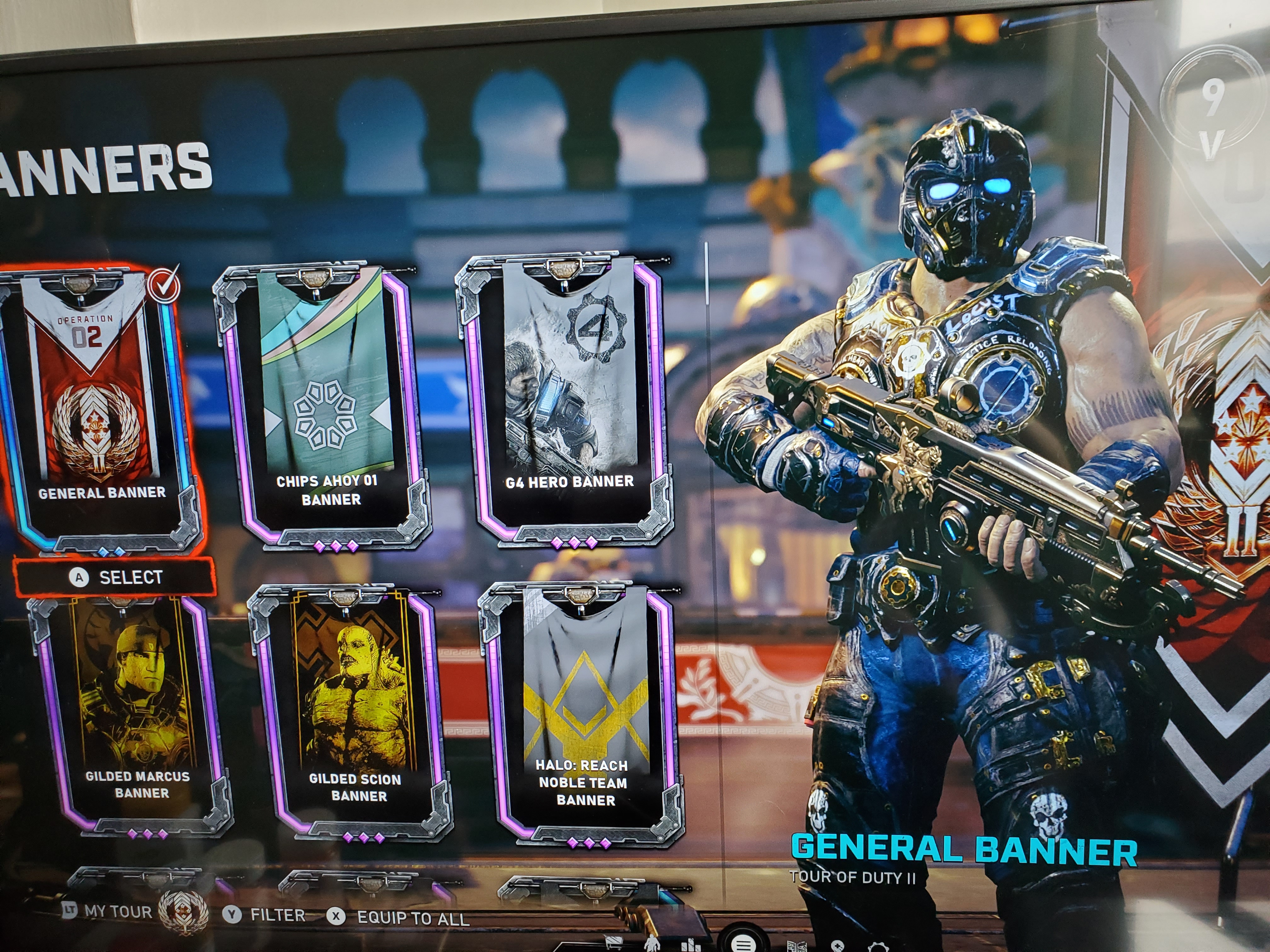This screenshot has width=1270, height=952.
Task: Open the round hamburger menu icon
Action: 743,944
